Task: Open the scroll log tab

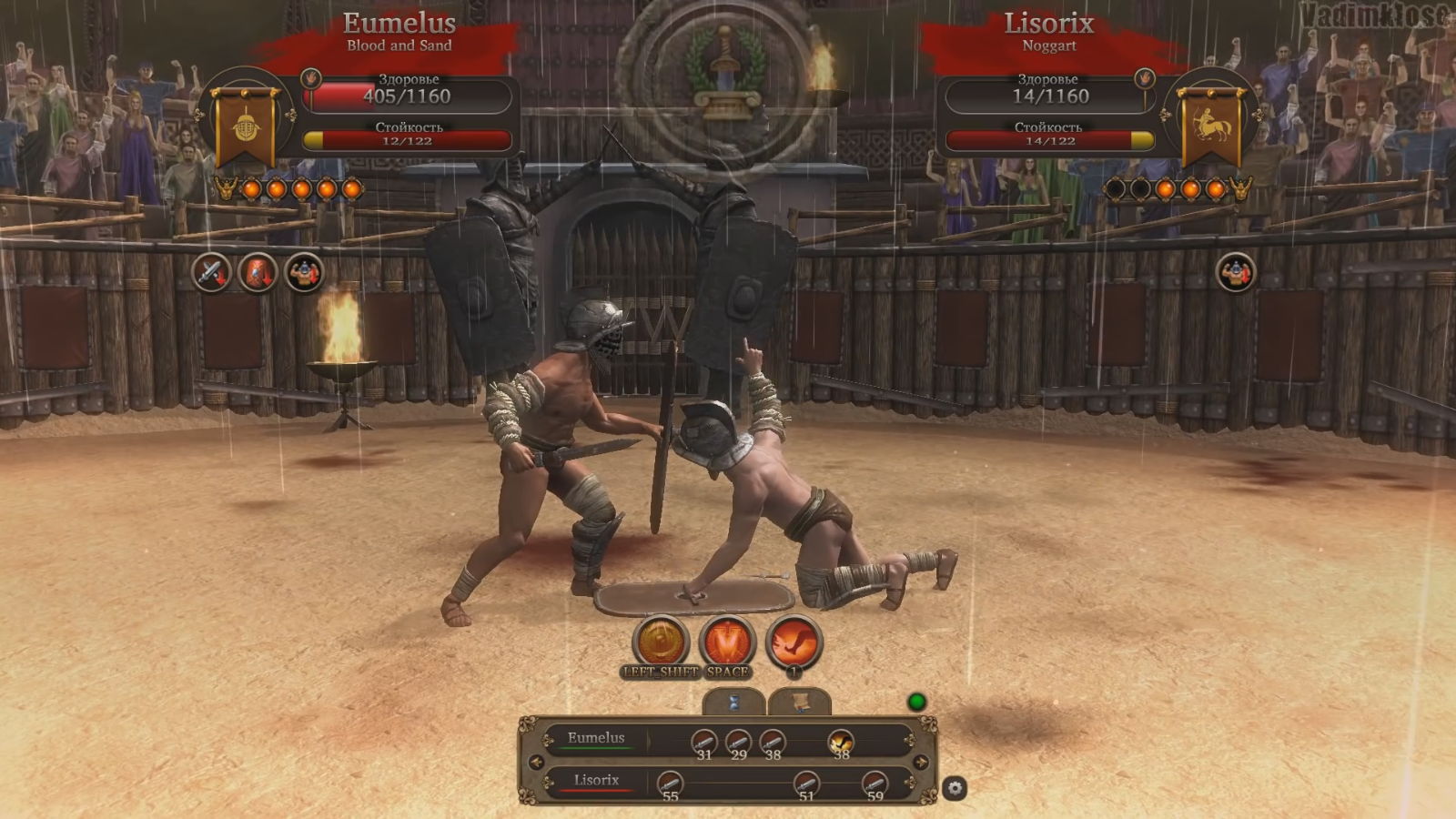Action: pyautogui.click(x=799, y=702)
